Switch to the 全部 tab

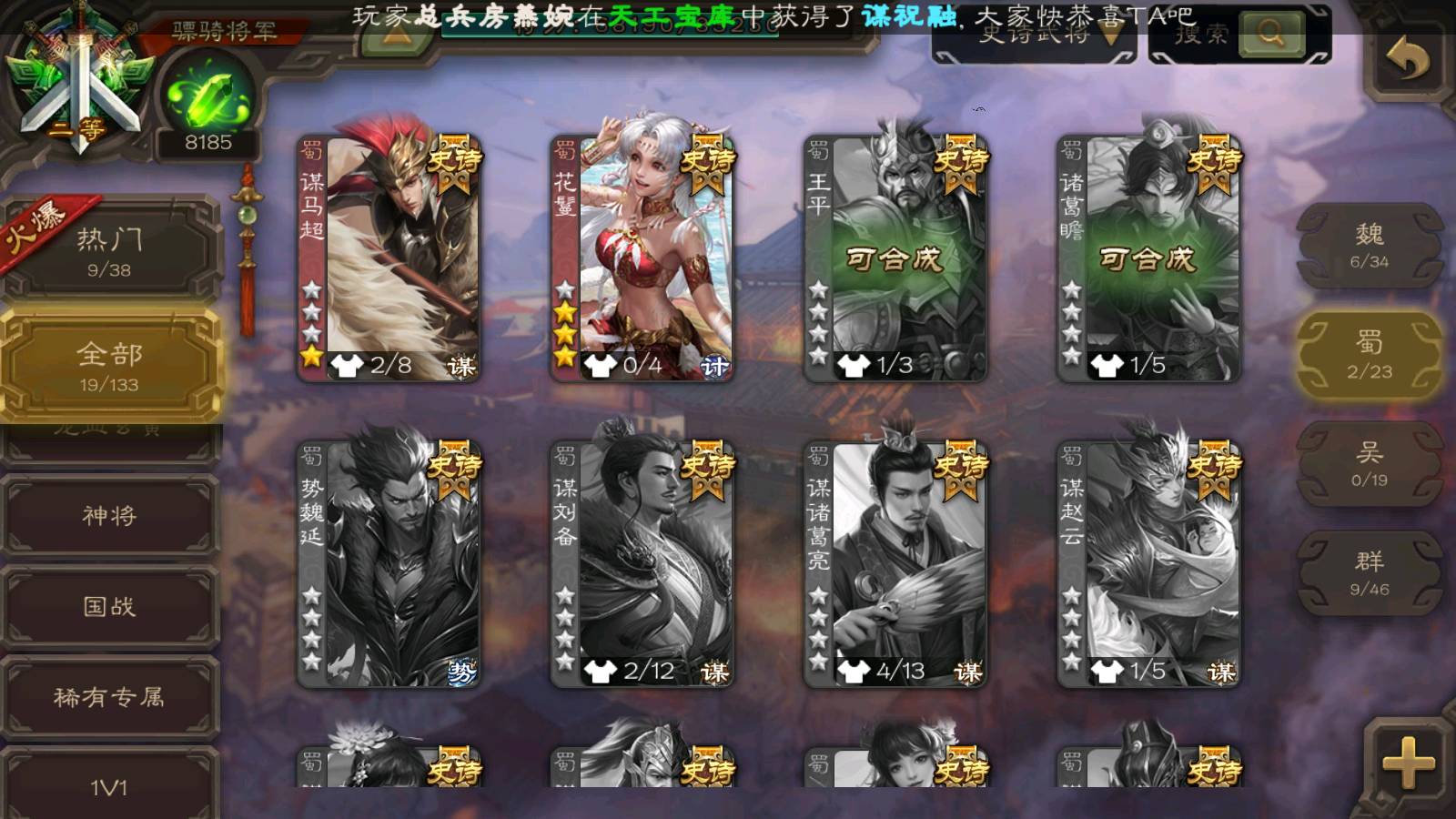click(x=109, y=366)
